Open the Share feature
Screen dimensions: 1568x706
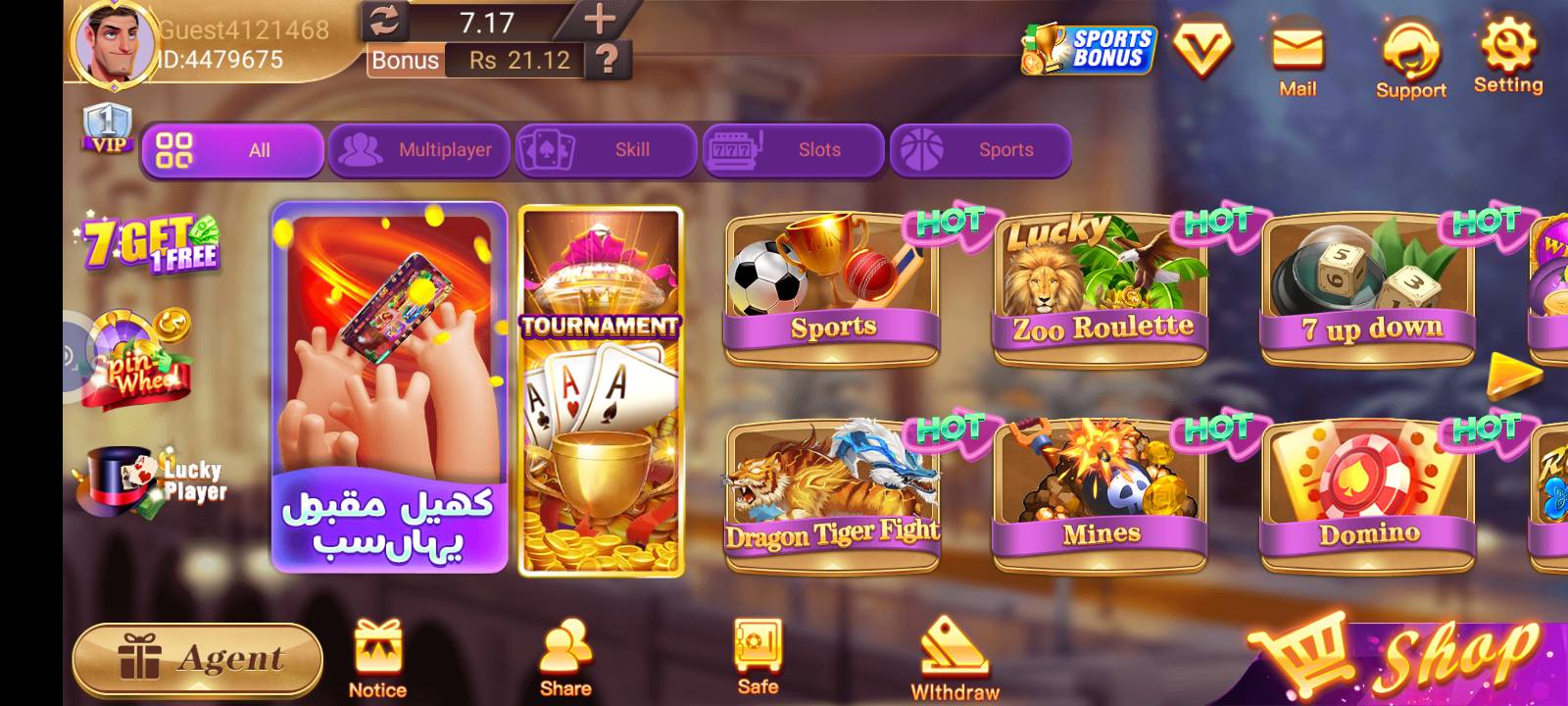click(x=563, y=647)
